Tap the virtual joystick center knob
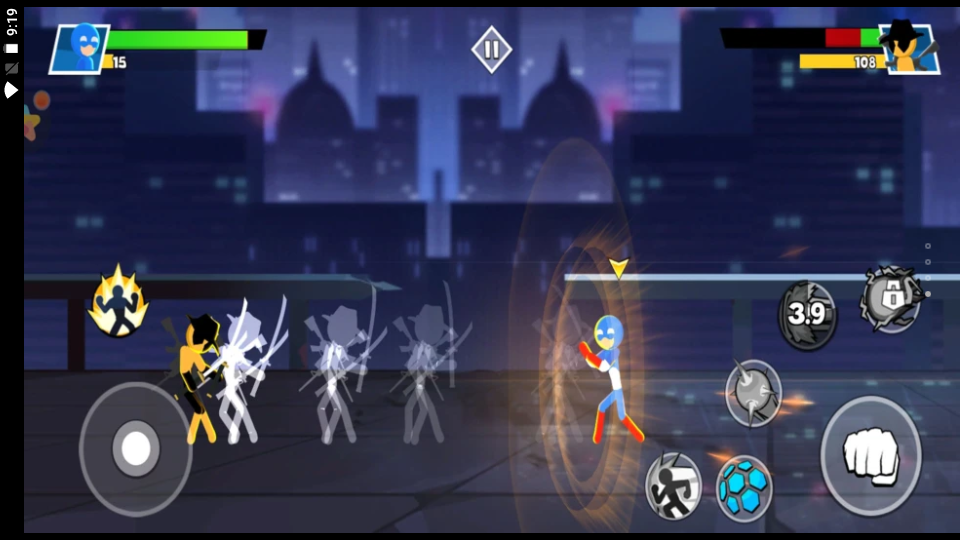 (135, 449)
